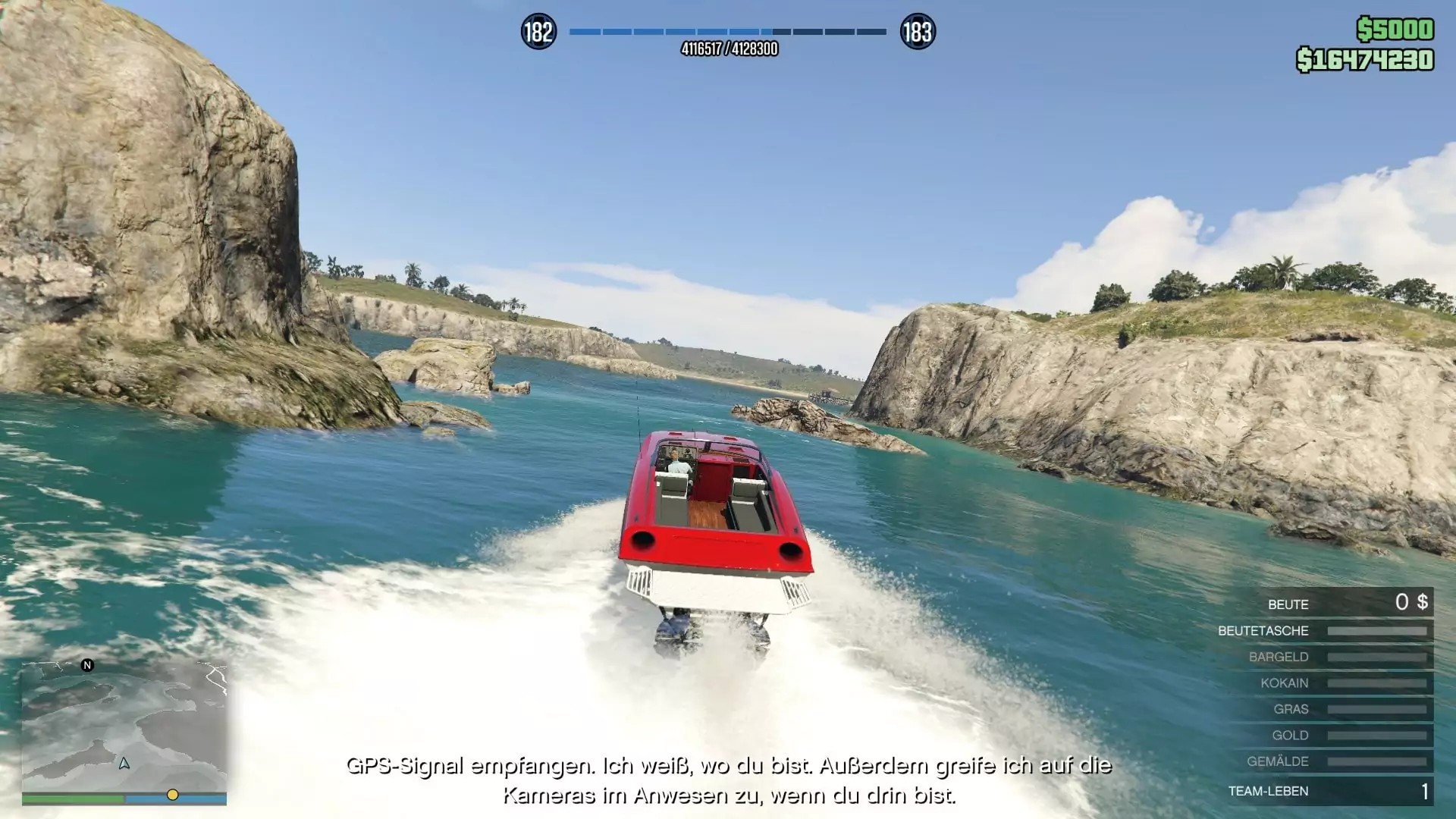1456x819 pixels.
Task: Click the current rank 182 badge
Action: (538, 32)
